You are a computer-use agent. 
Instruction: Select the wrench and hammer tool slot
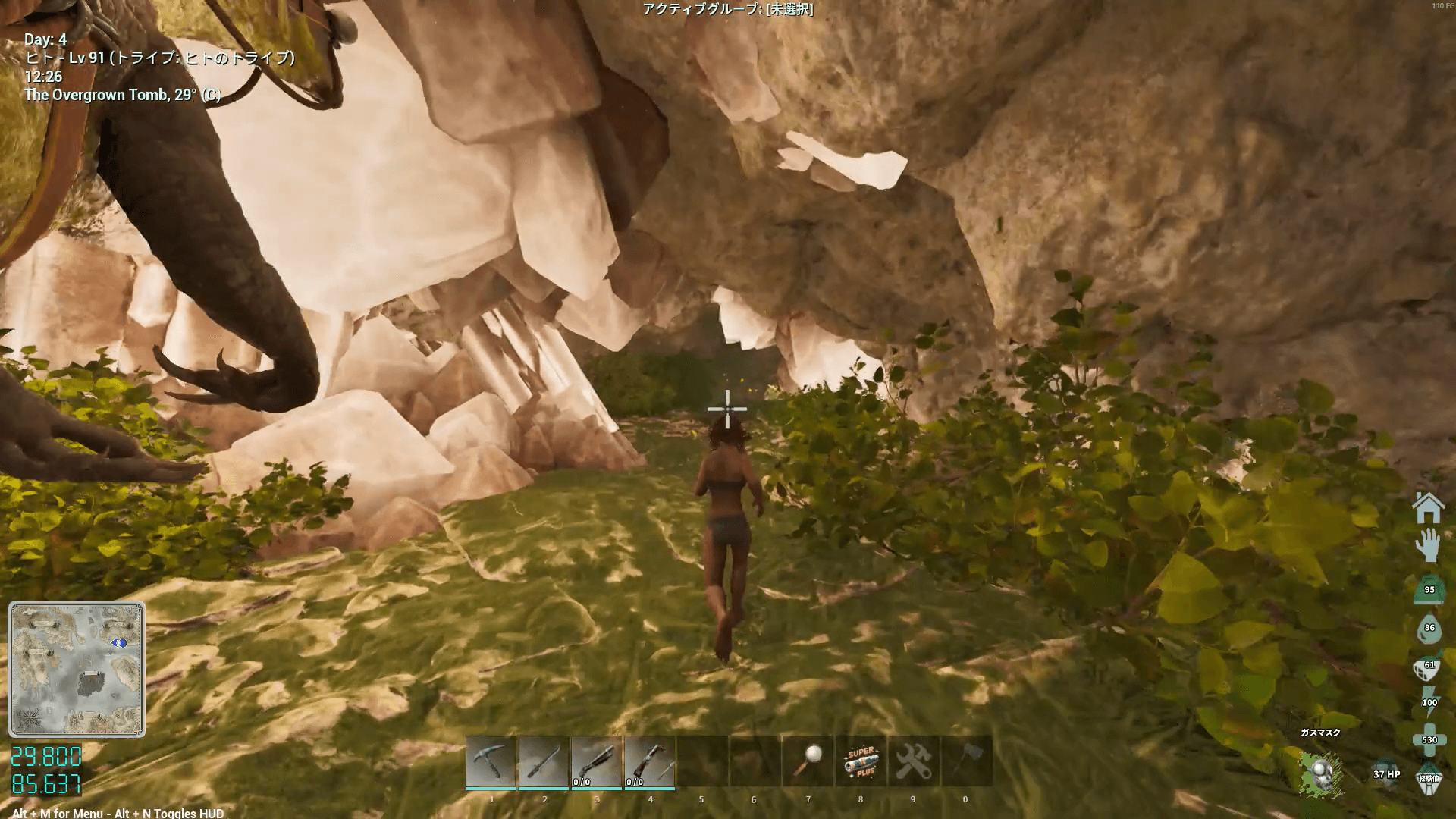pyautogui.click(x=913, y=762)
